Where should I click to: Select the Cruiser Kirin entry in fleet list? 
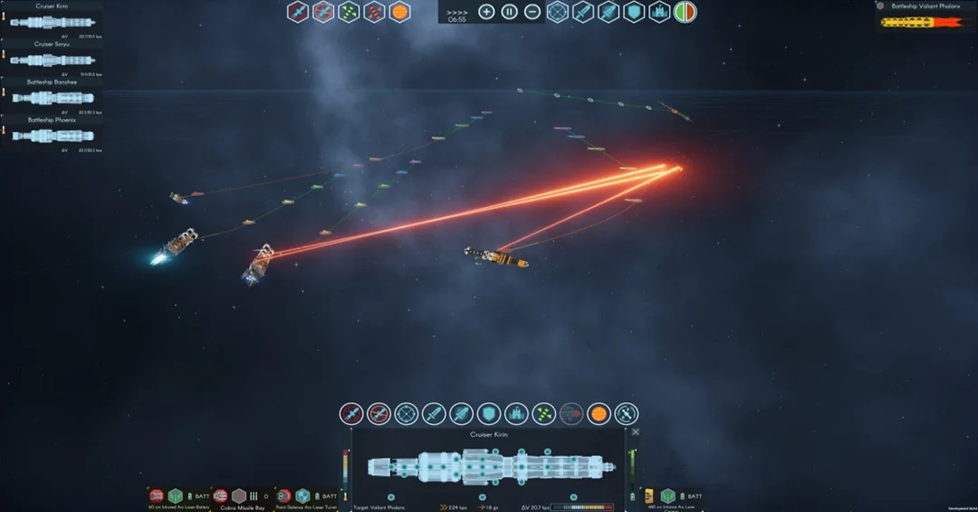[51, 17]
